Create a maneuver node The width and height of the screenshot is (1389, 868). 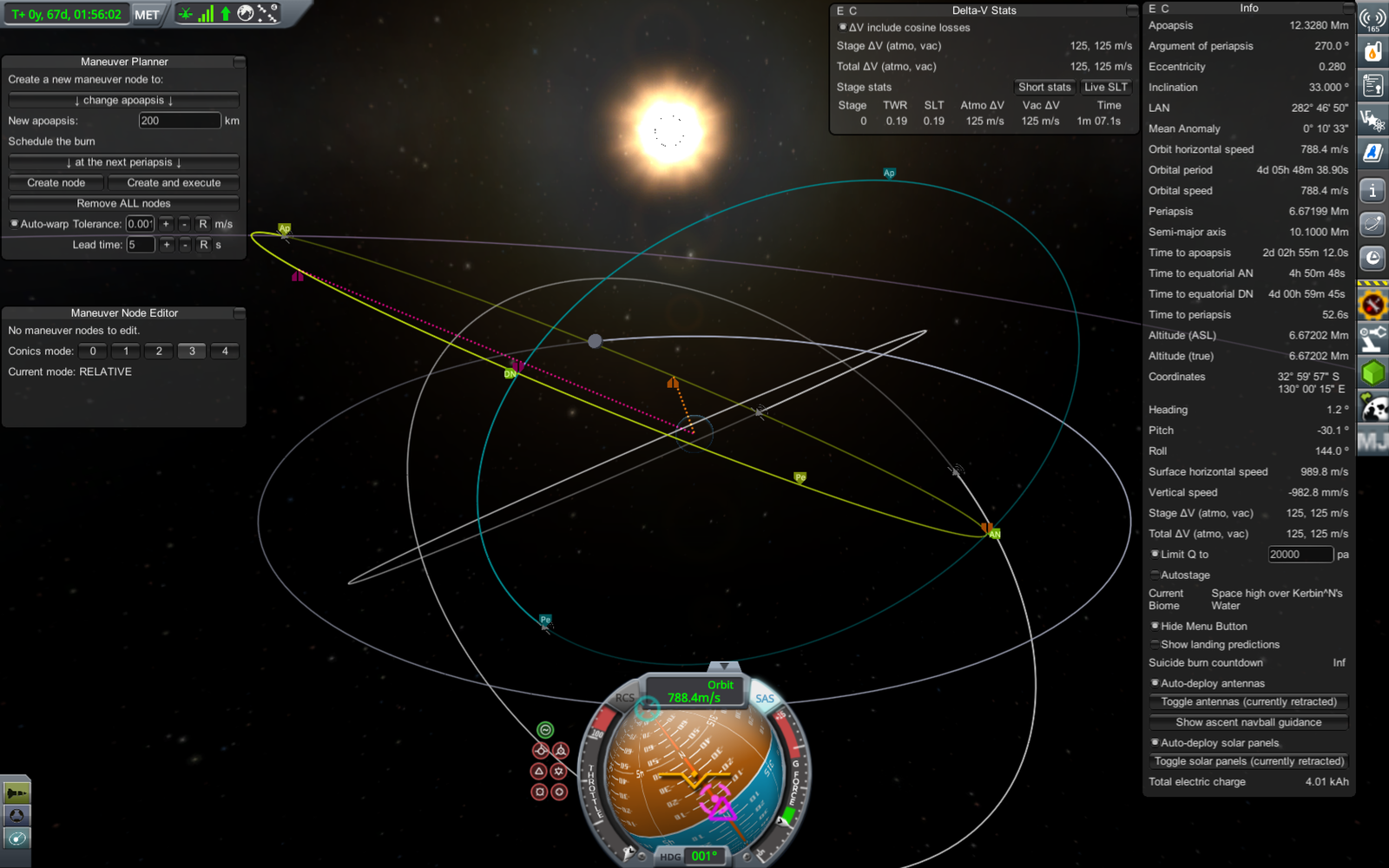(56, 183)
